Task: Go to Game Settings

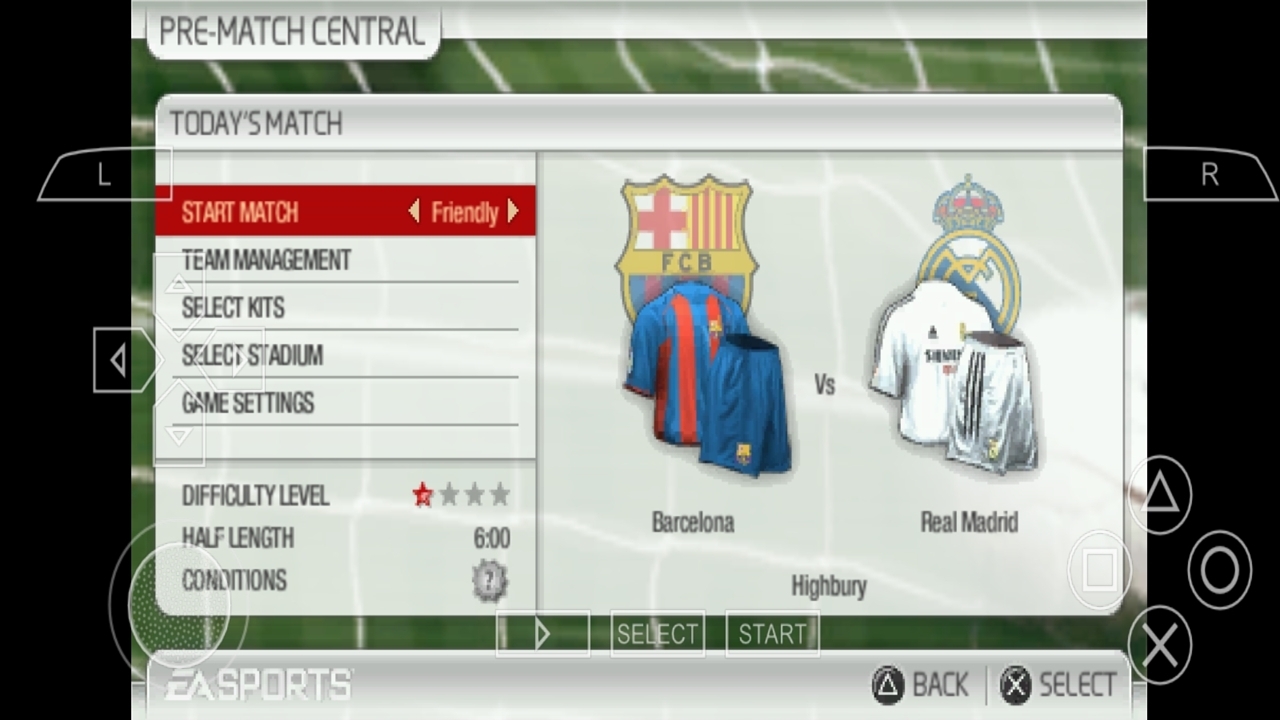Action: tap(248, 403)
